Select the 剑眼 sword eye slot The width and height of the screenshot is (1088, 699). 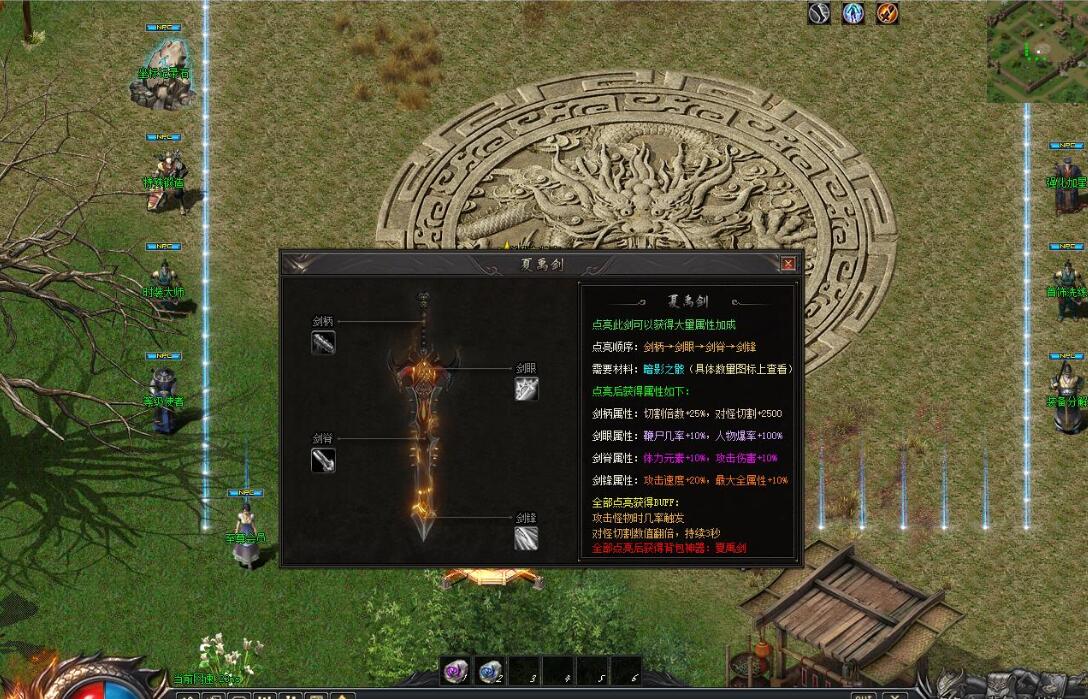(527, 388)
